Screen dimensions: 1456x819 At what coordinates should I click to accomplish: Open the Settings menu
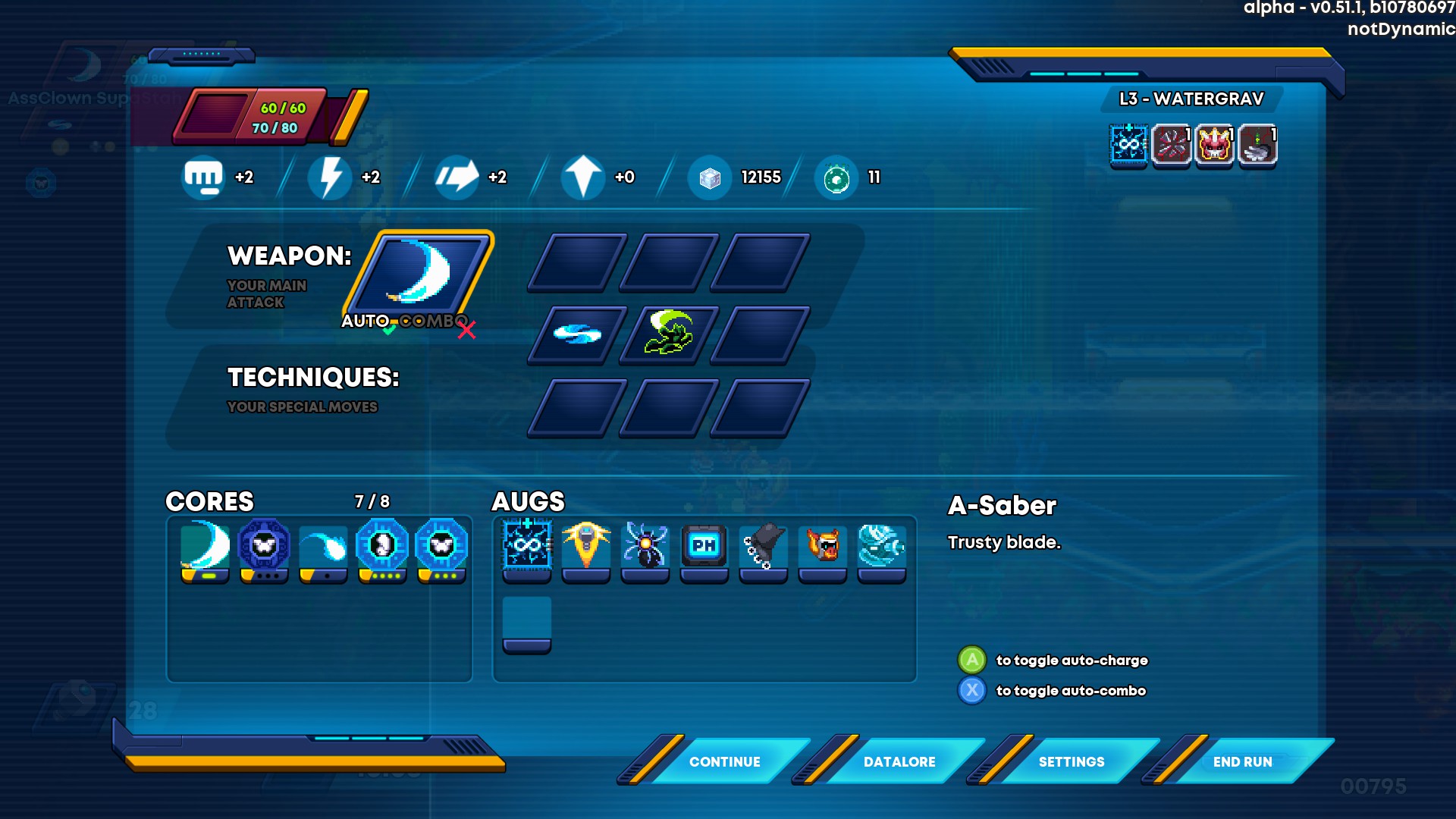[x=1071, y=761]
